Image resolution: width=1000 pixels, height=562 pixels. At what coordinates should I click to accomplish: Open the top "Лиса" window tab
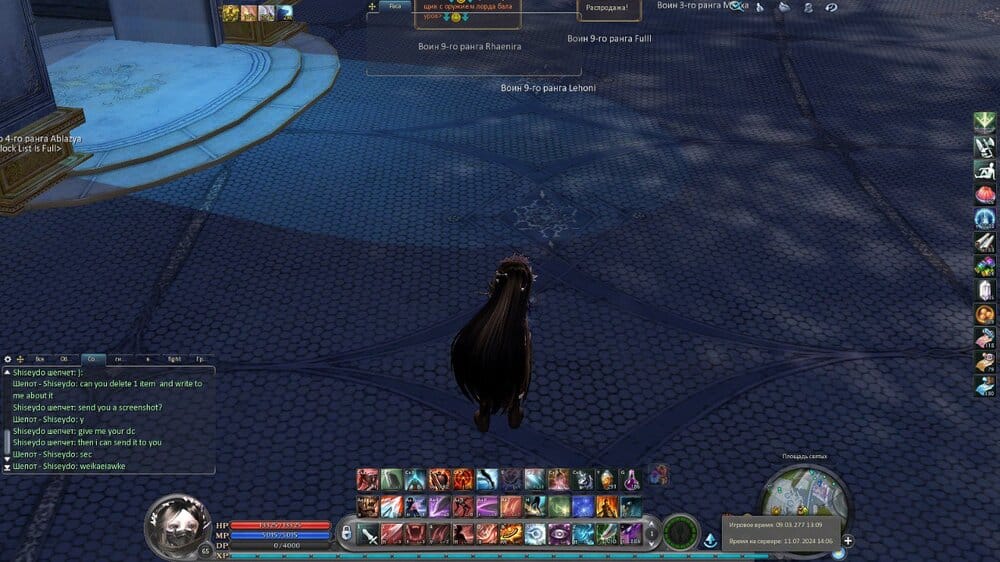click(396, 6)
